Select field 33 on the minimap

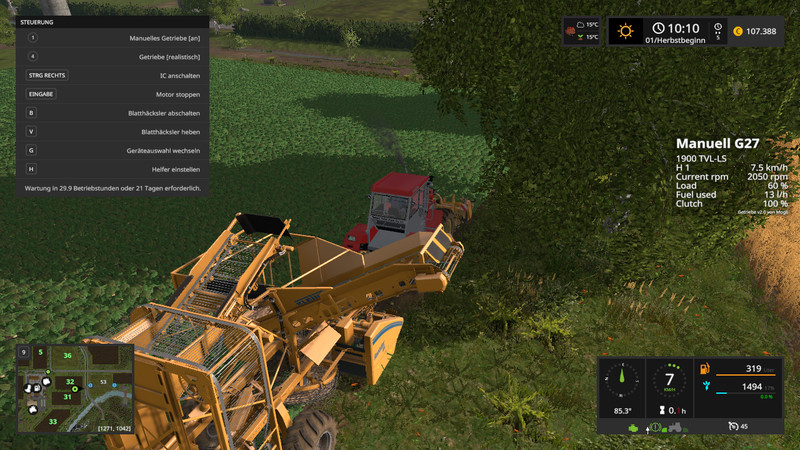52,421
